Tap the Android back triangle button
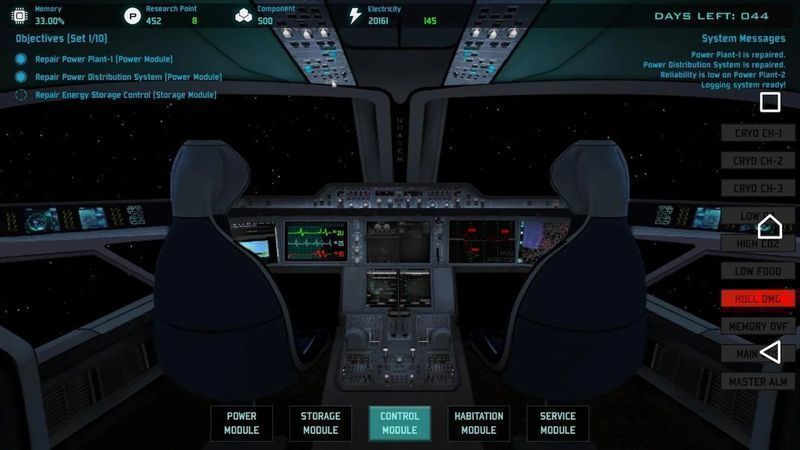Screen dimensions: 800x450 [770, 351]
